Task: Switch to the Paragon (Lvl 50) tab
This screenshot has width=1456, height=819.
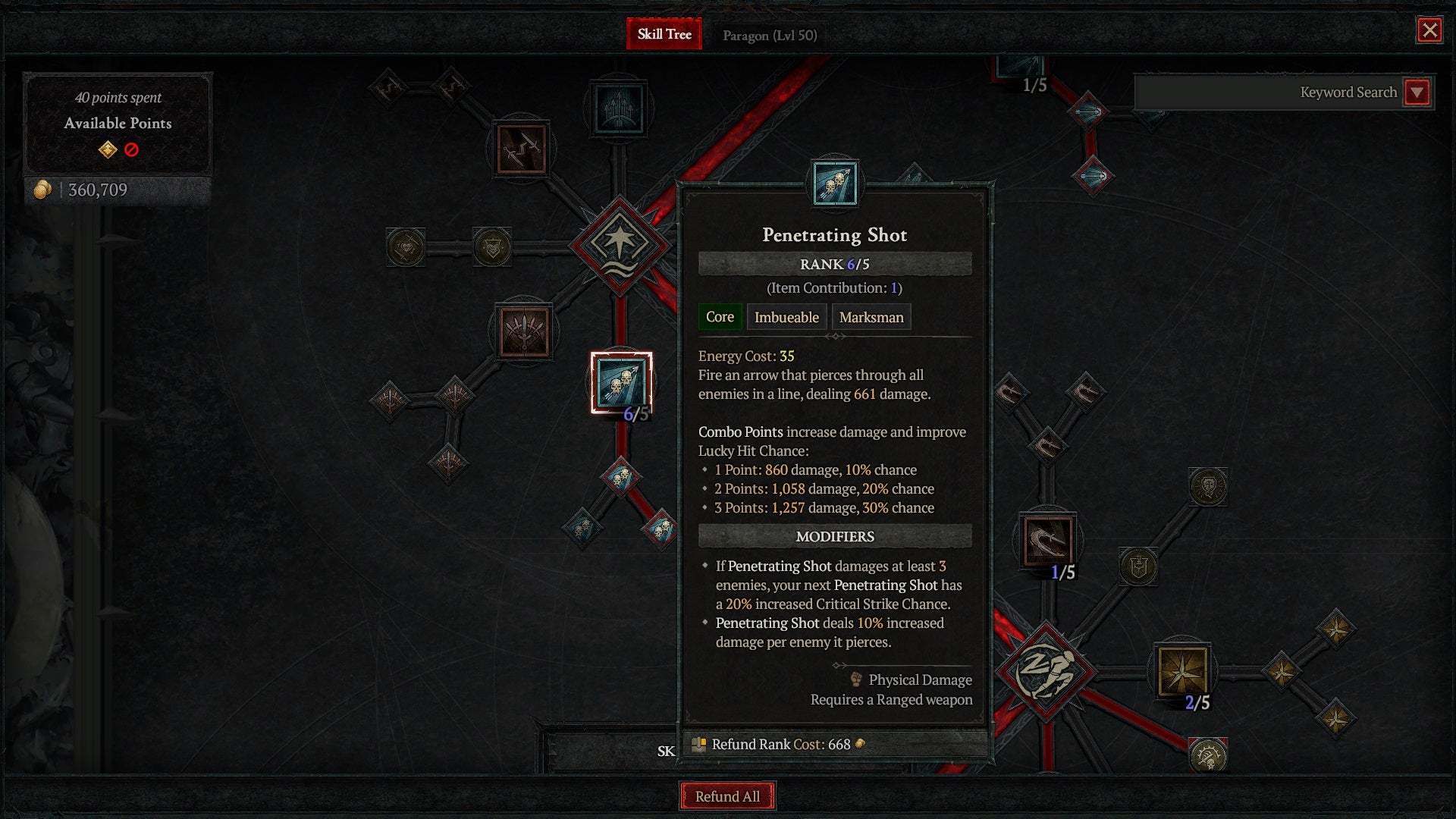Action: pos(768,34)
